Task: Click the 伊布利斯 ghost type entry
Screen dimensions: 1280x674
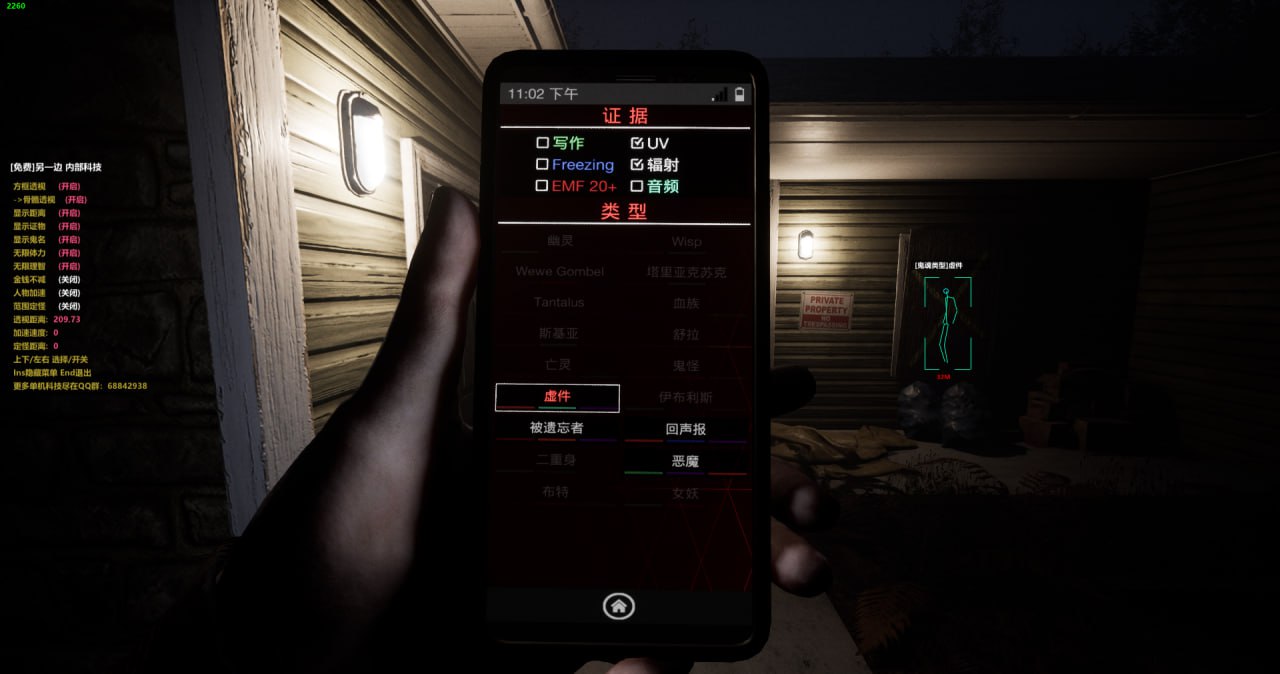Action: coord(686,397)
